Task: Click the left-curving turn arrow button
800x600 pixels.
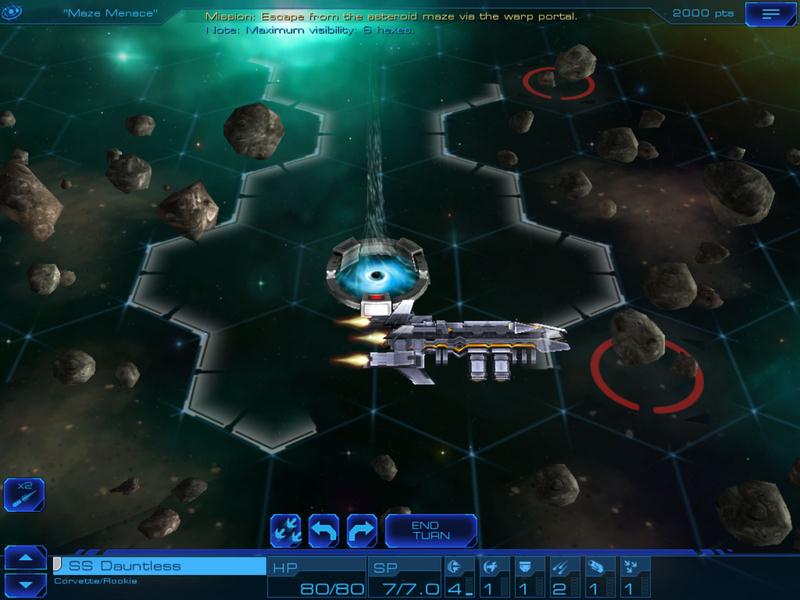Action: coord(324,530)
